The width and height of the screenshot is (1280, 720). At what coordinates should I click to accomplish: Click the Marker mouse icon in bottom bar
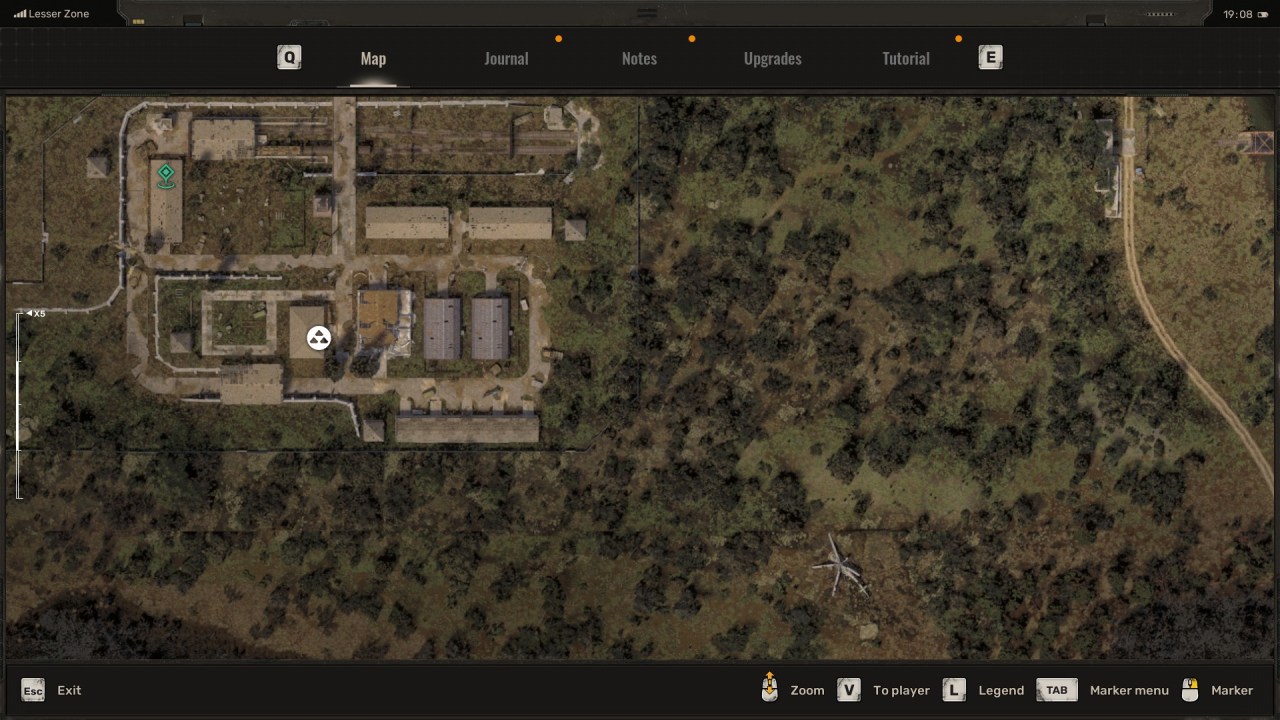(x=1190, y=689)
